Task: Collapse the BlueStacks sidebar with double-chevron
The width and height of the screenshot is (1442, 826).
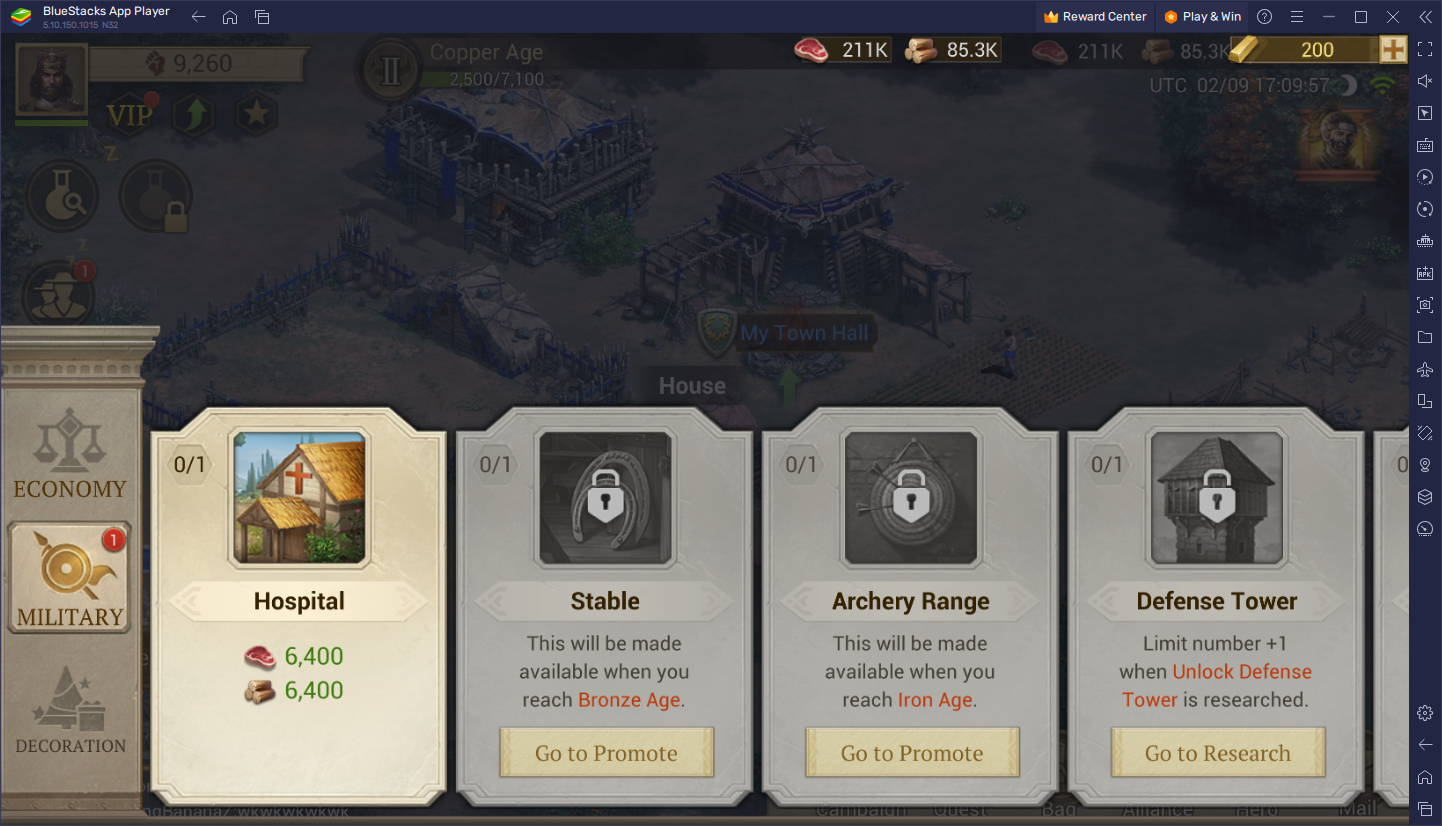Action: [x=1424, y=16]
